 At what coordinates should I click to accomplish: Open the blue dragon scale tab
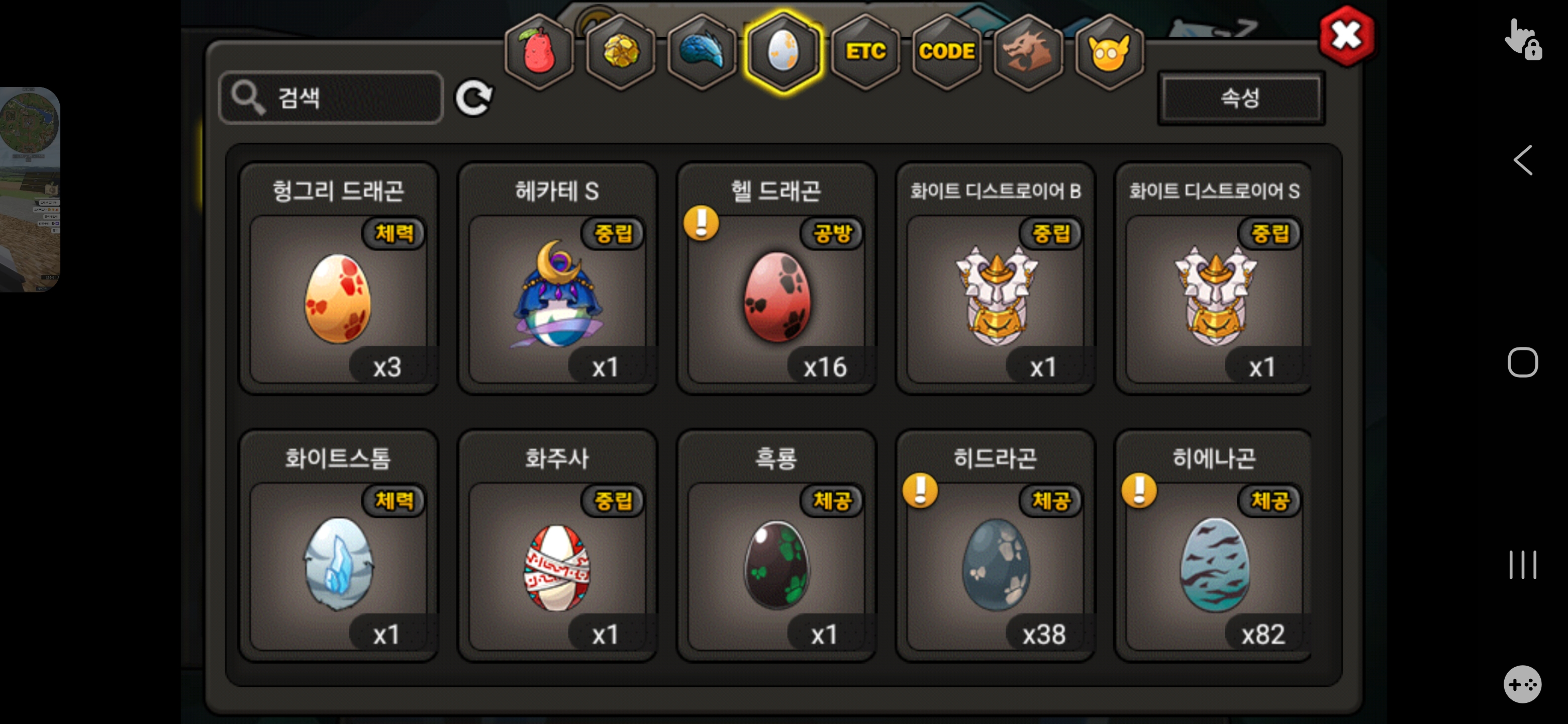click(x=702, y=51)
